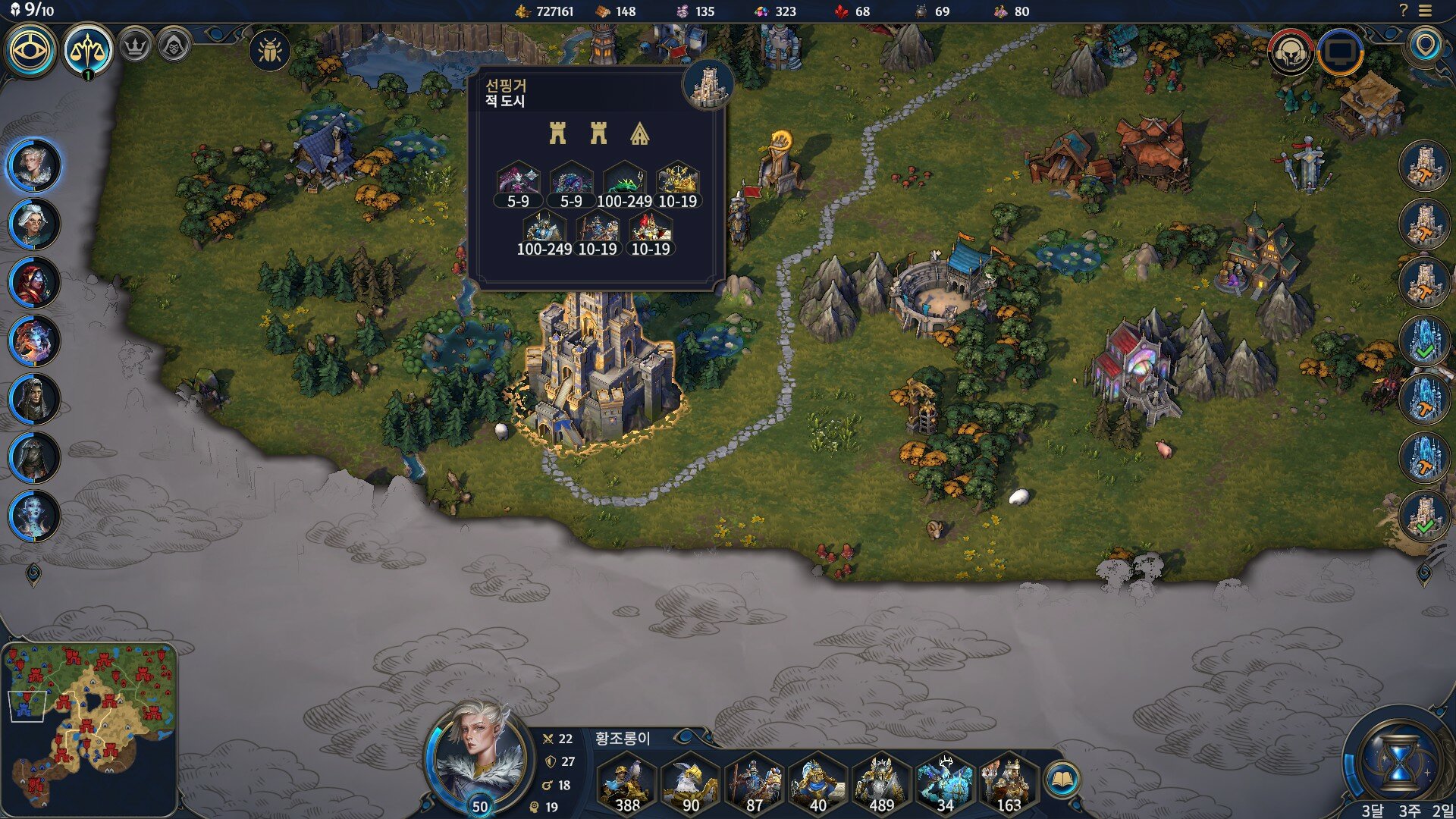Click the enemy city tooltip castle icon
Screen dimensions: 1456x819
[708, 85]
